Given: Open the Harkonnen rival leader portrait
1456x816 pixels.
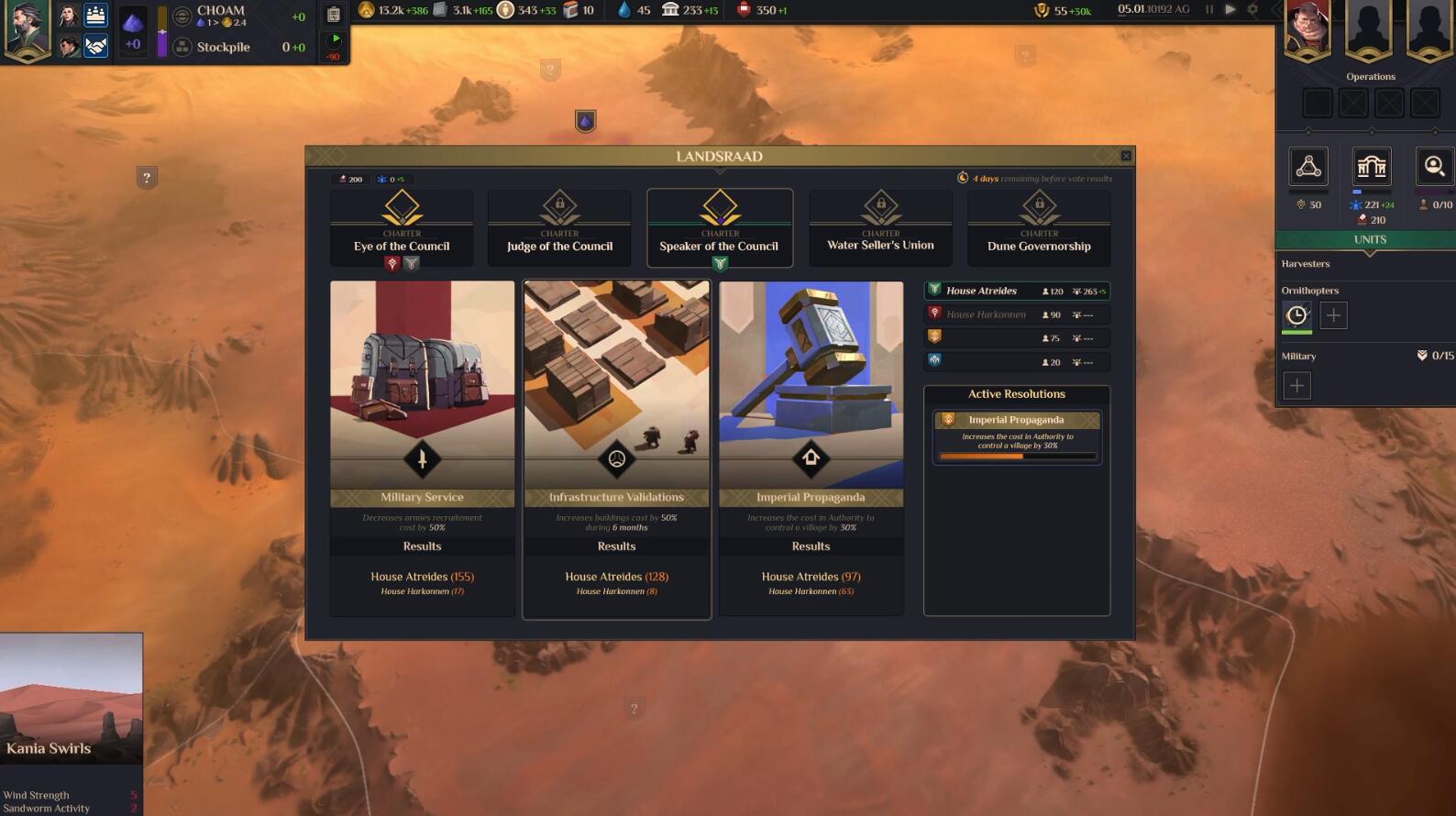Looking at the screenshot, I should 1307,29.
